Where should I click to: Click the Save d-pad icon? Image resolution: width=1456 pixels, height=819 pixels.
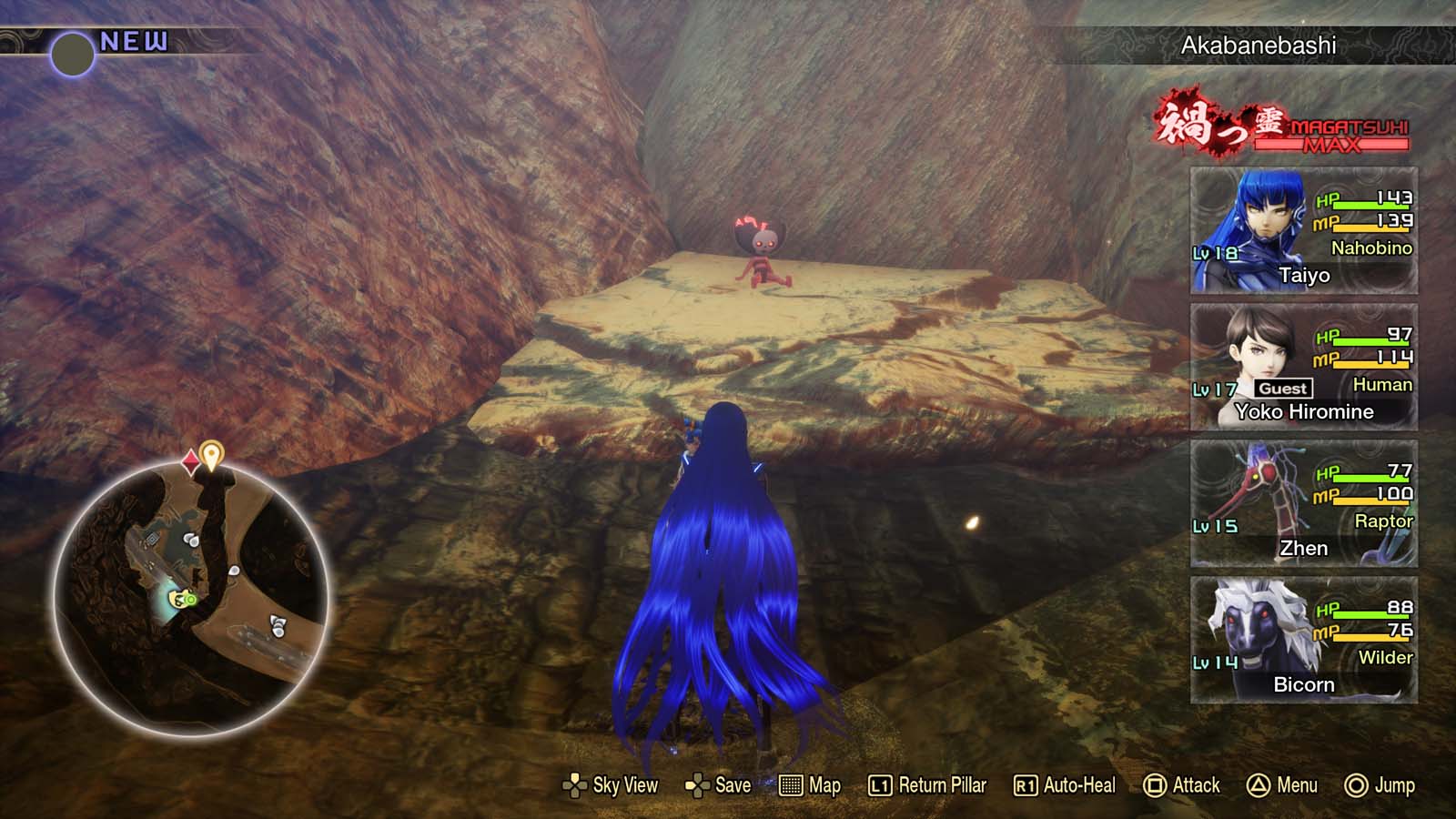697,784
